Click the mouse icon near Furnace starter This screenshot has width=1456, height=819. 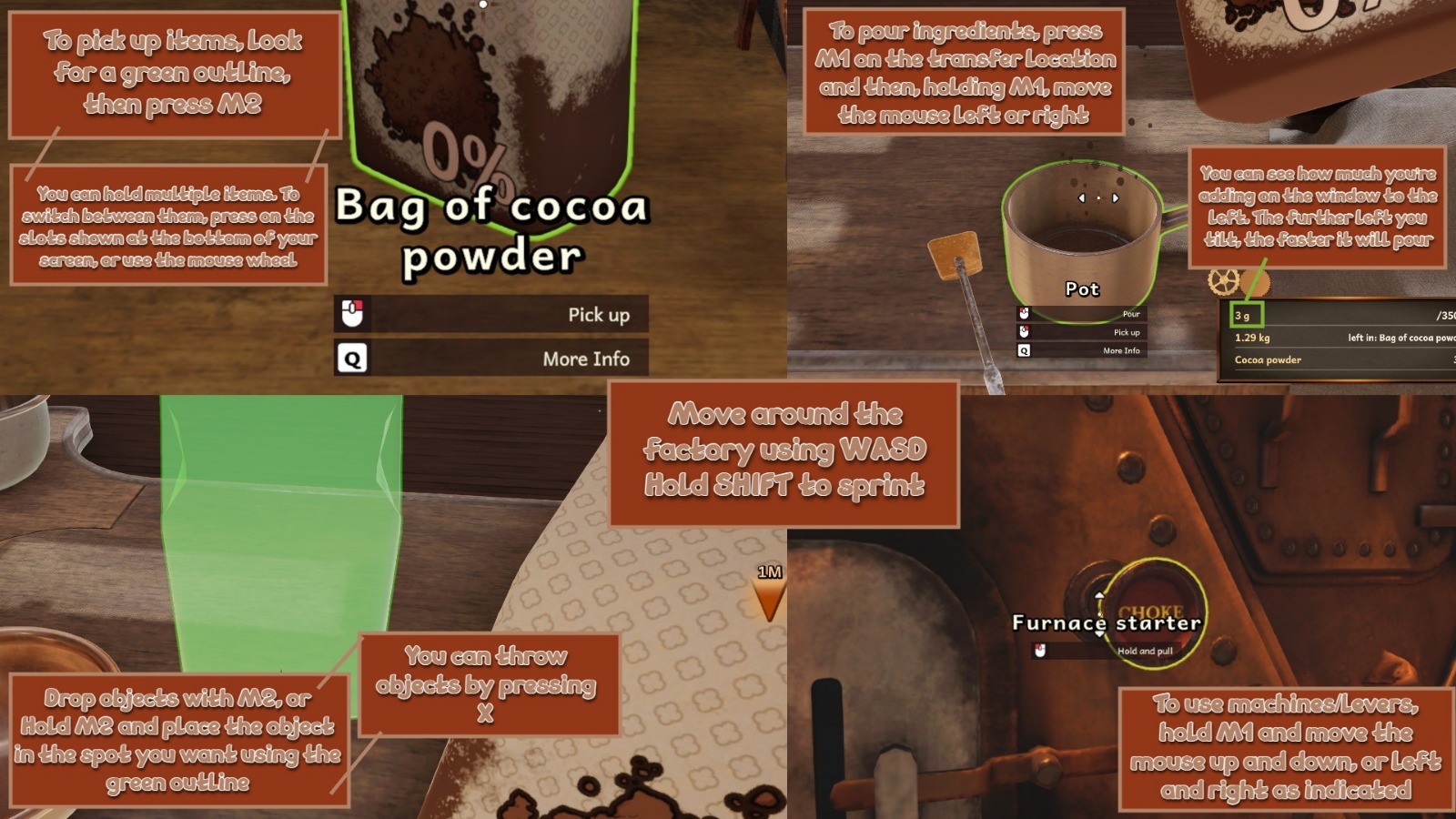tap(1039, 649)
